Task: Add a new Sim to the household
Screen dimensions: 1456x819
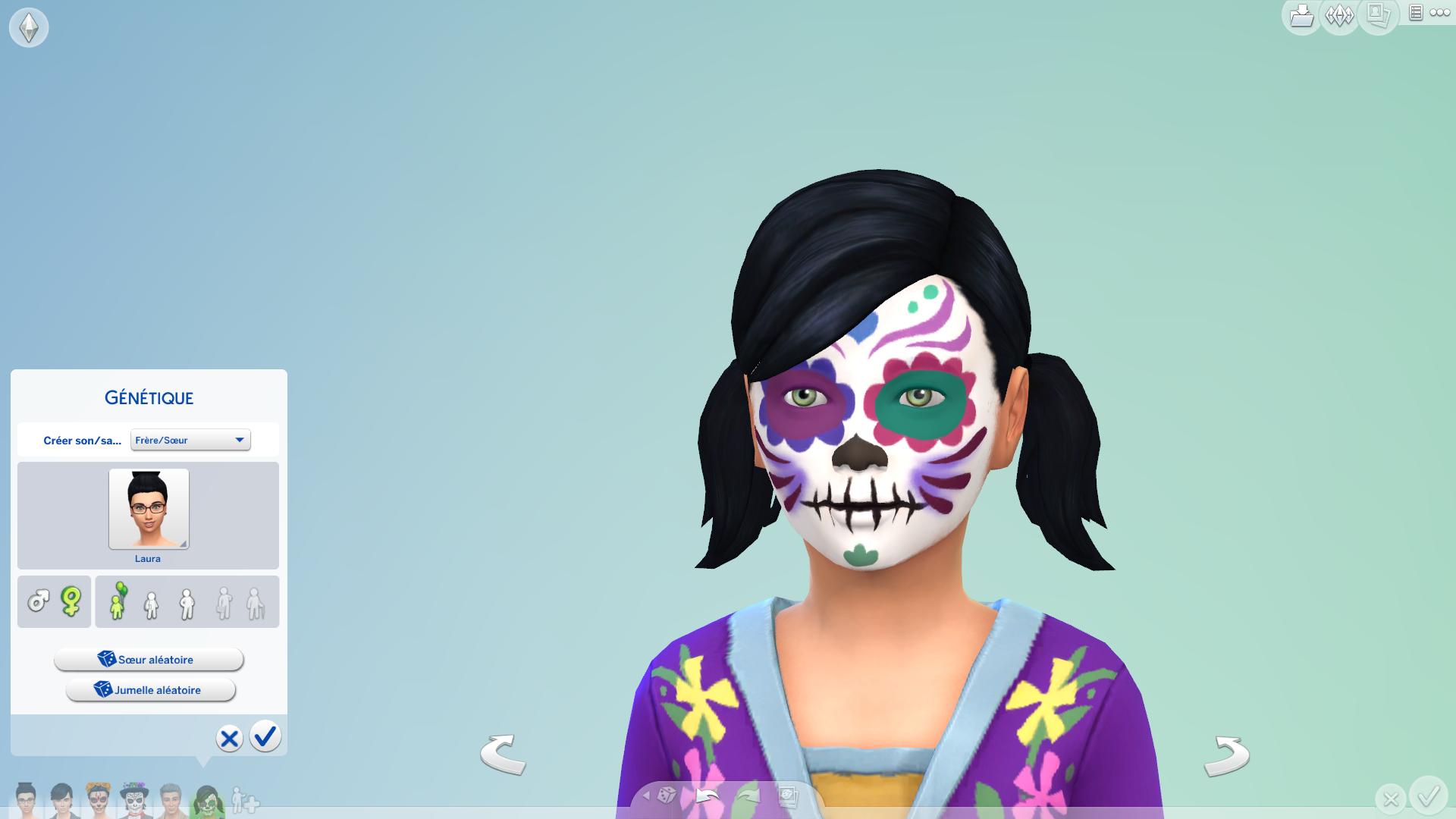Action: click(245, 800)
